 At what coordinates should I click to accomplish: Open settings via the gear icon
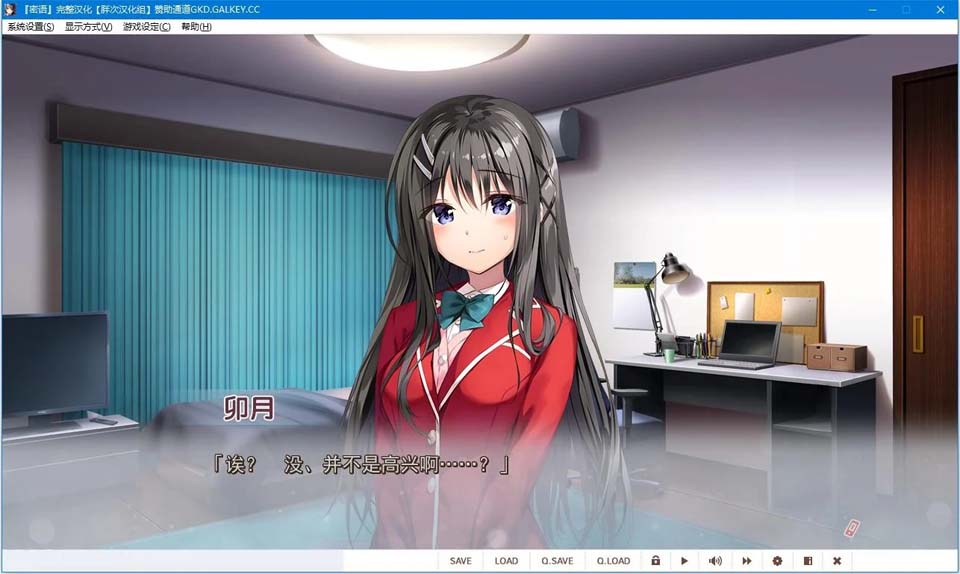pyautogui.click(x=777, y=561)
